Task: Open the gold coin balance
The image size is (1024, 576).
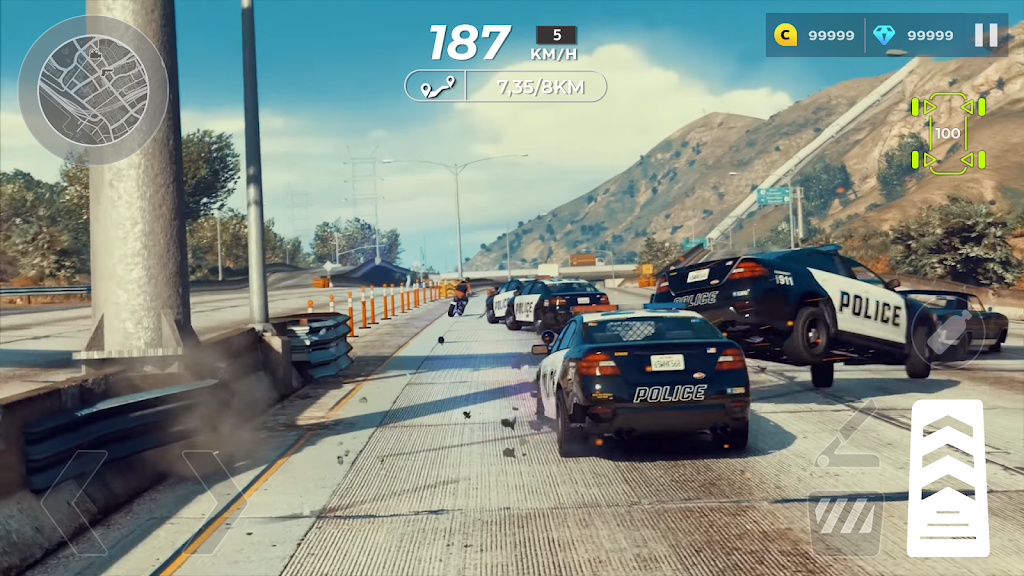Action: pos(816,35)
